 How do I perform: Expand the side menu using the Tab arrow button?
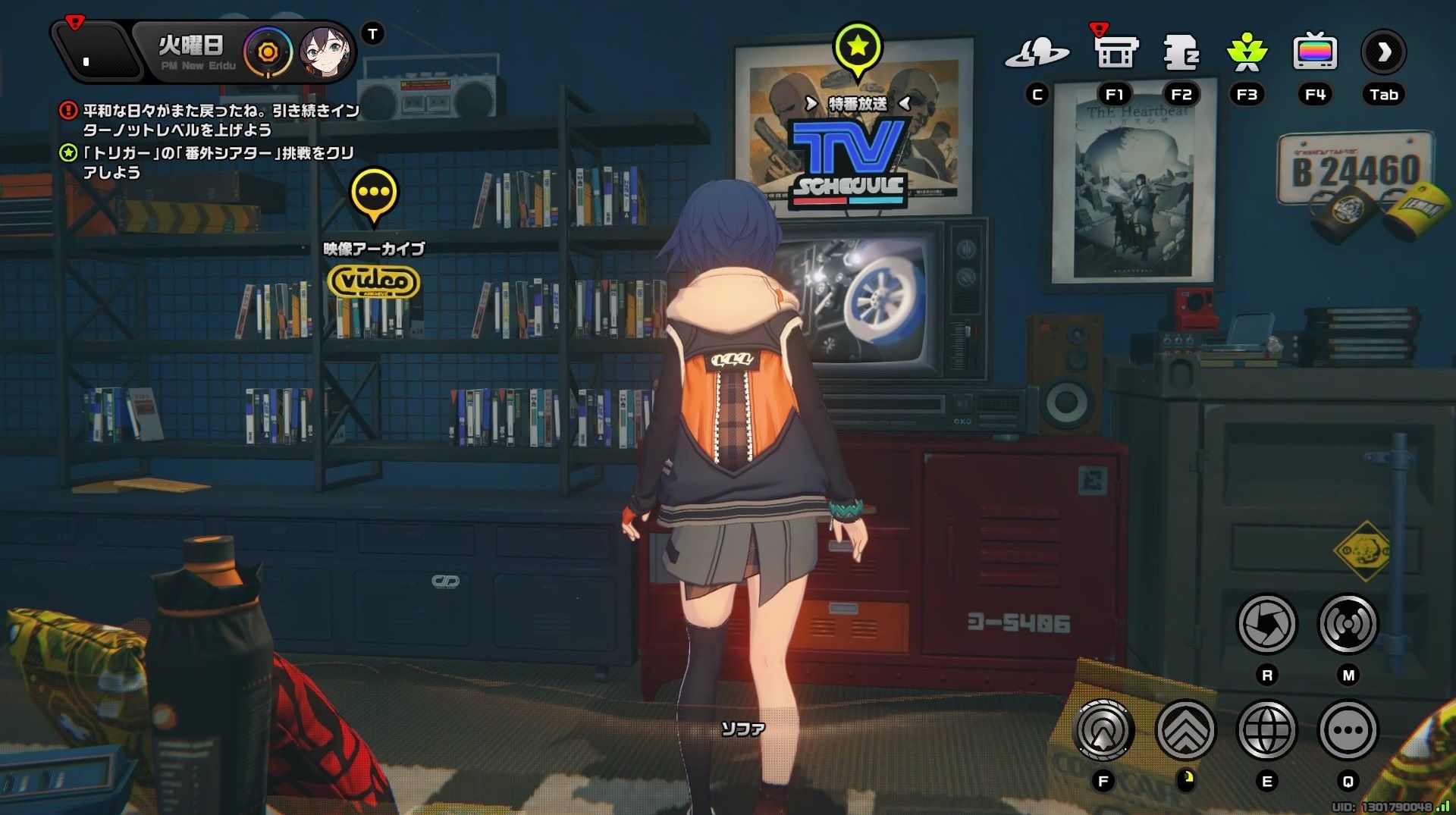coord(1385,52)
